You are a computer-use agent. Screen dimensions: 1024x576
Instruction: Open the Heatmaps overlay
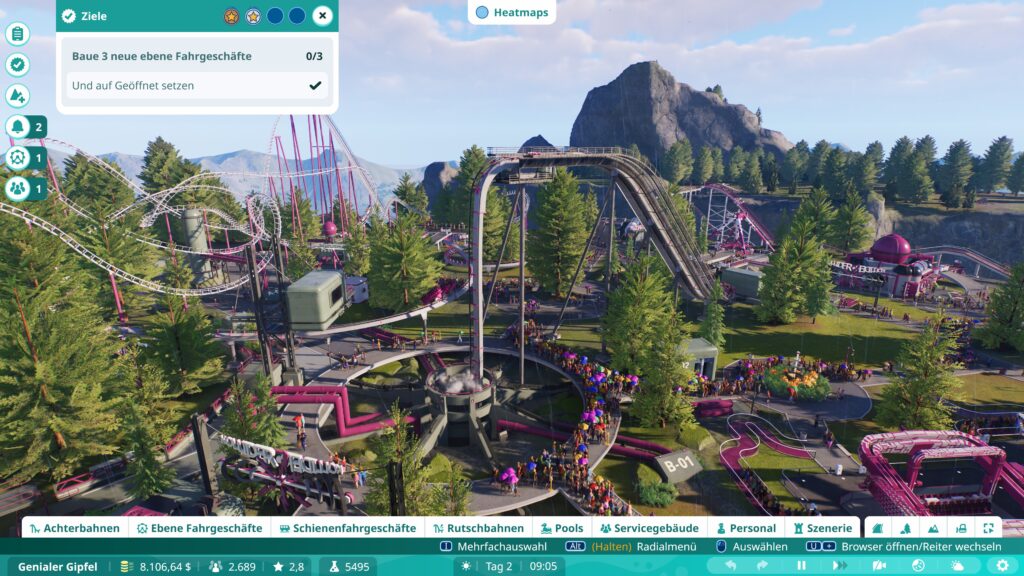511,12
